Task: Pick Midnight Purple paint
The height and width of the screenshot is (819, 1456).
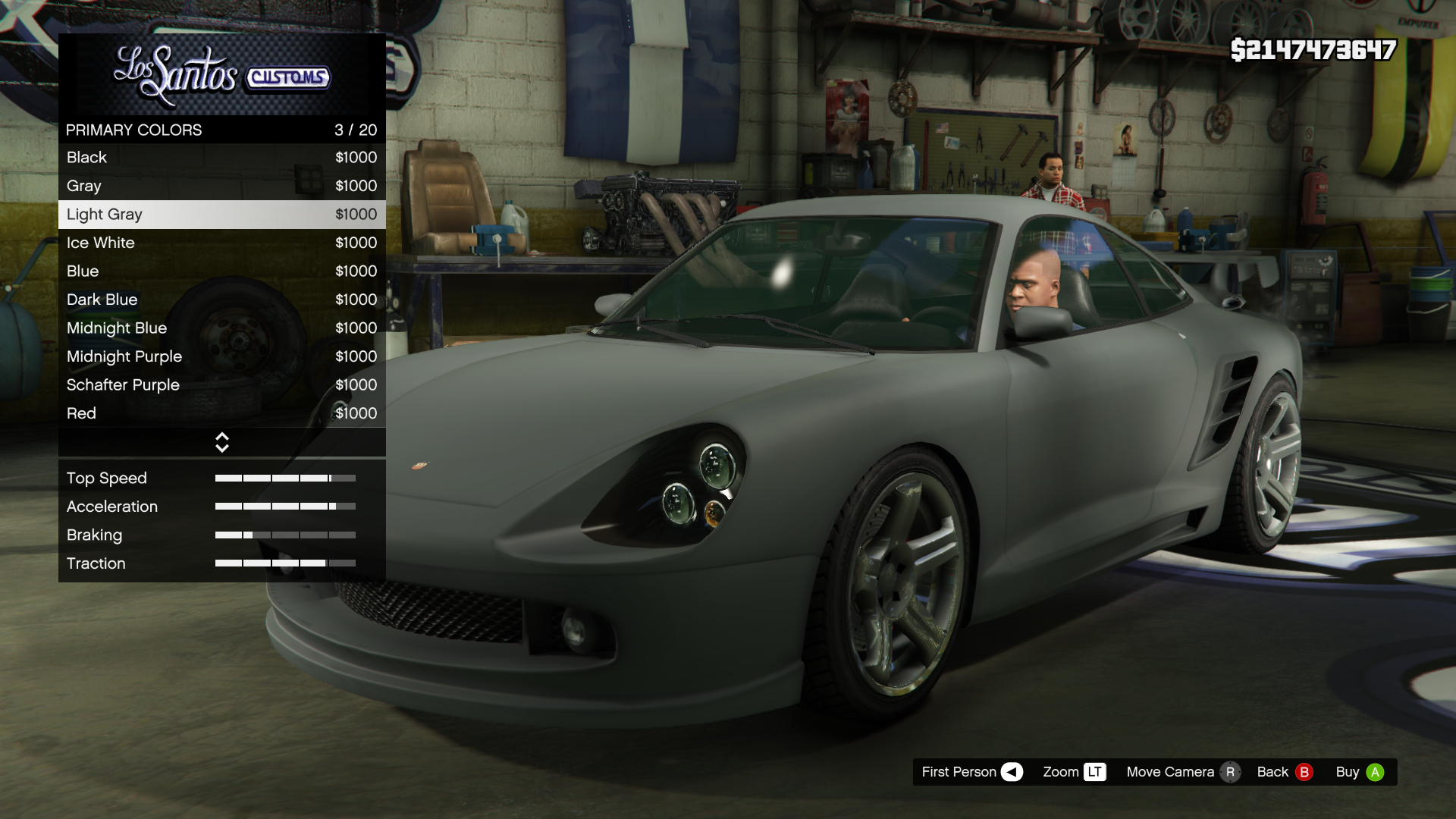Action: (221, 356)
